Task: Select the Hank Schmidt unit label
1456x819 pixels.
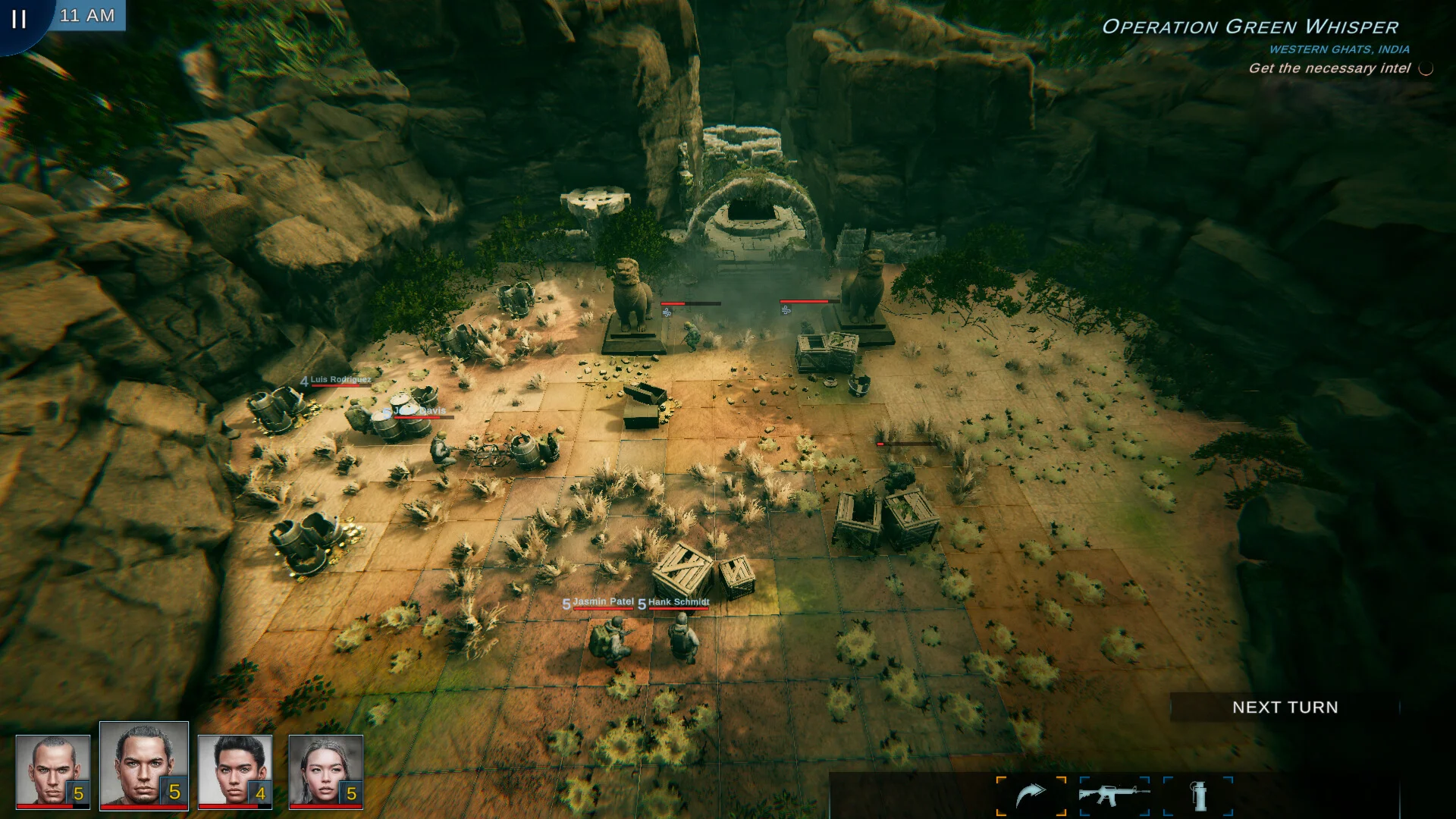Action: tap(678, 602)
